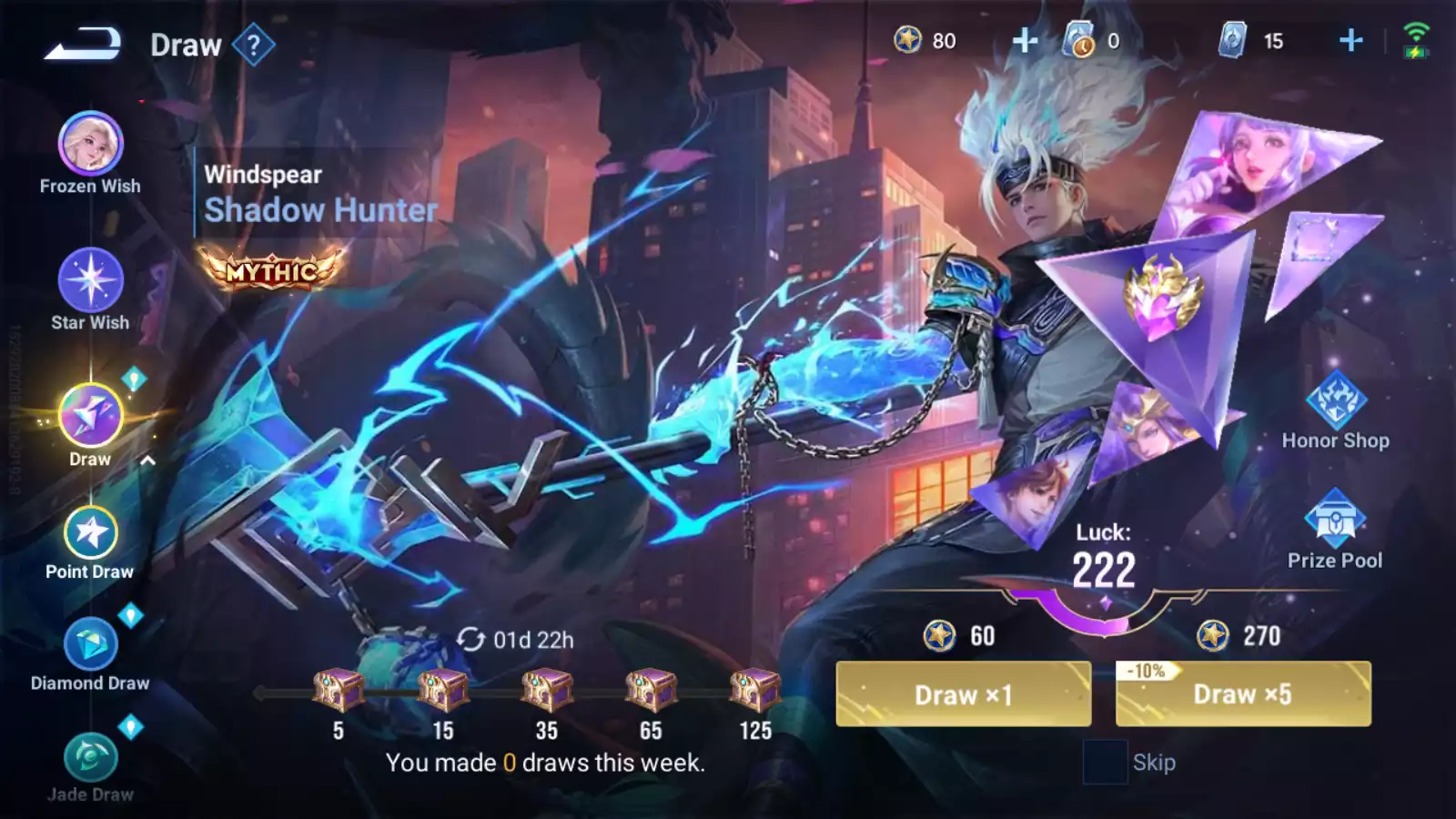This screenshot has height=819, width=1456.
Task: Open the Honor Shop
Action: 1337,400
